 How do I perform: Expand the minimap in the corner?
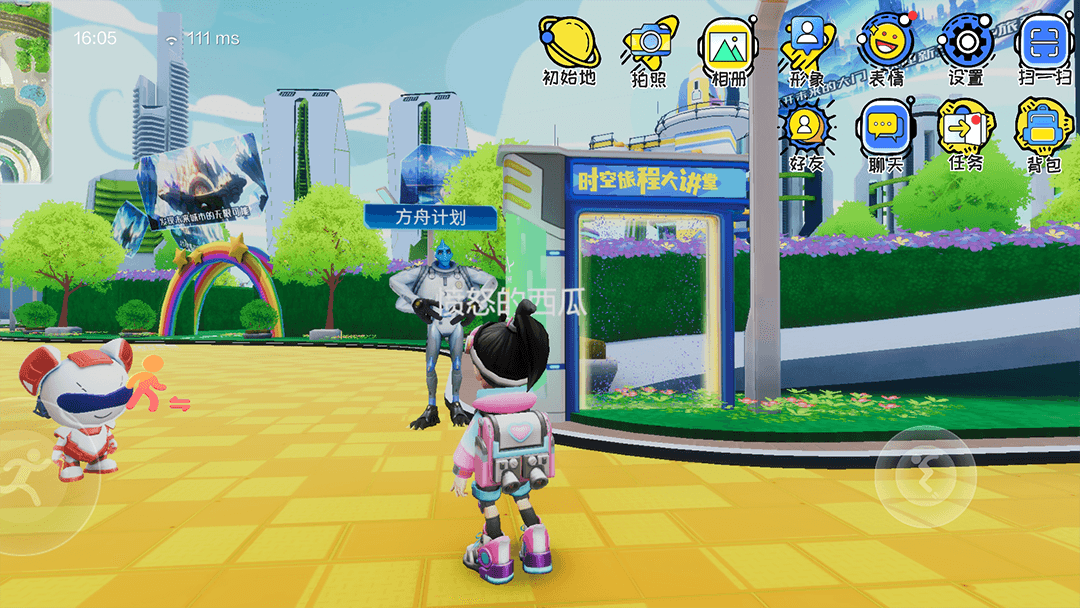[25, 90]
